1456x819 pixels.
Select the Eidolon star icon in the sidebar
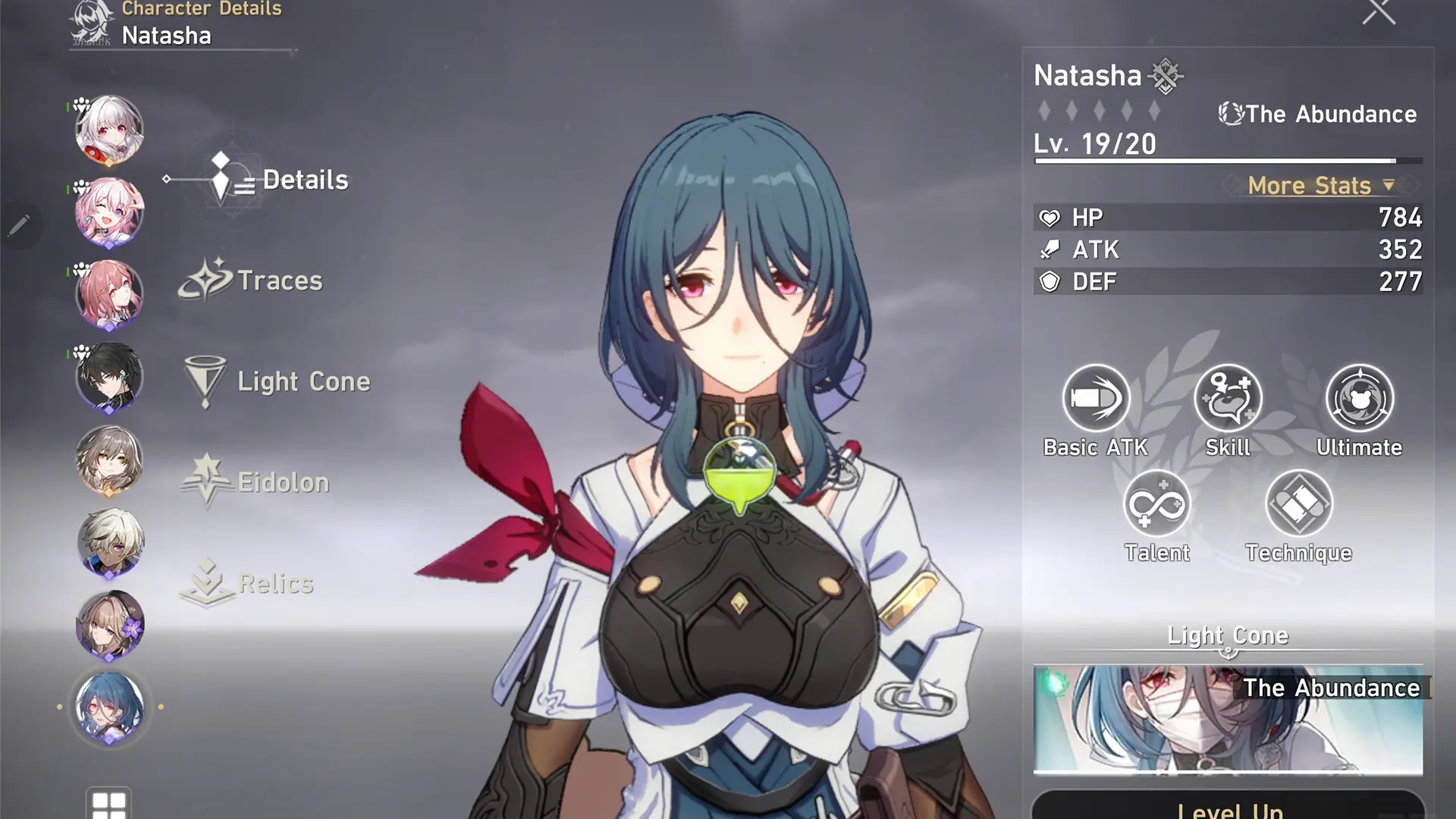[x=206, y=478]
